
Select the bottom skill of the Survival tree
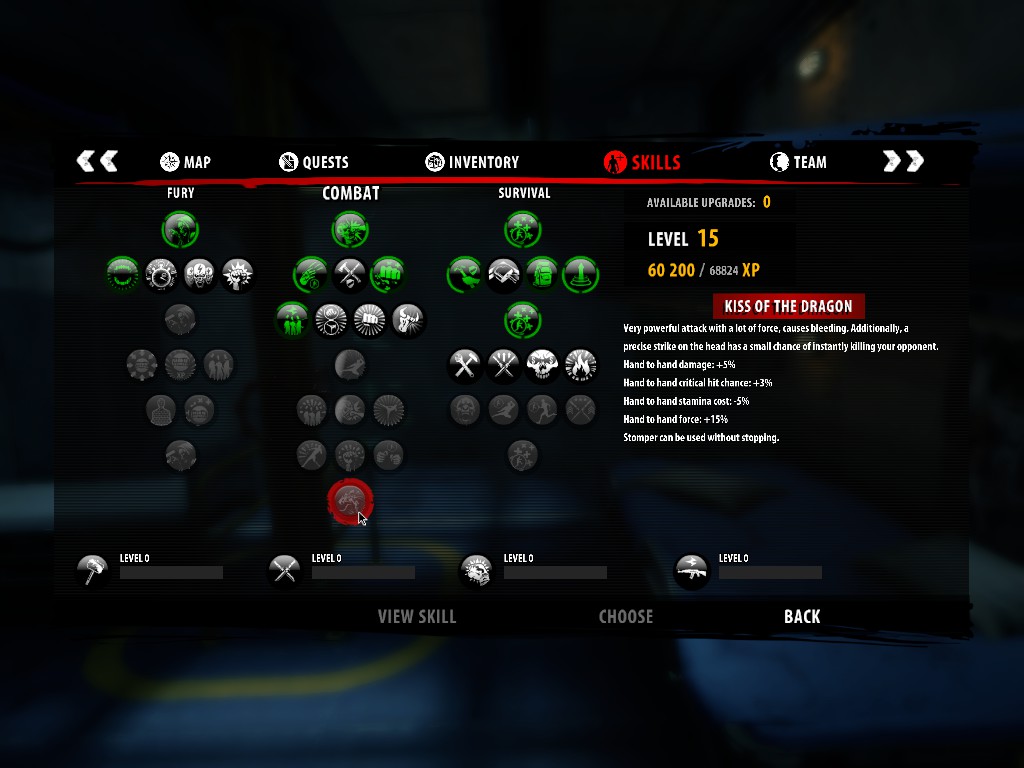(523, 455)
